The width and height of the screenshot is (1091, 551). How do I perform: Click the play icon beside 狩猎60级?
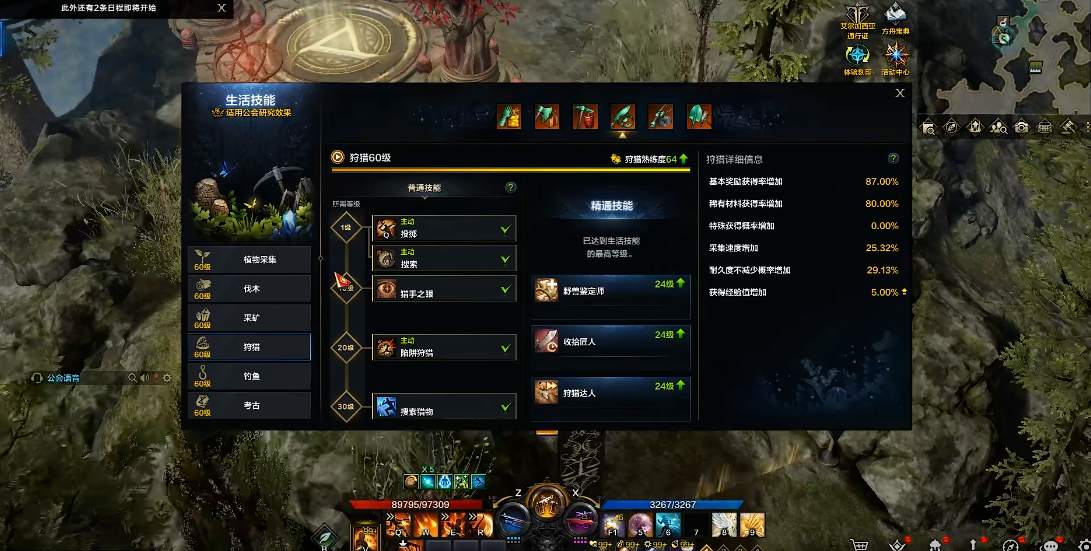(x=338, y=157)
